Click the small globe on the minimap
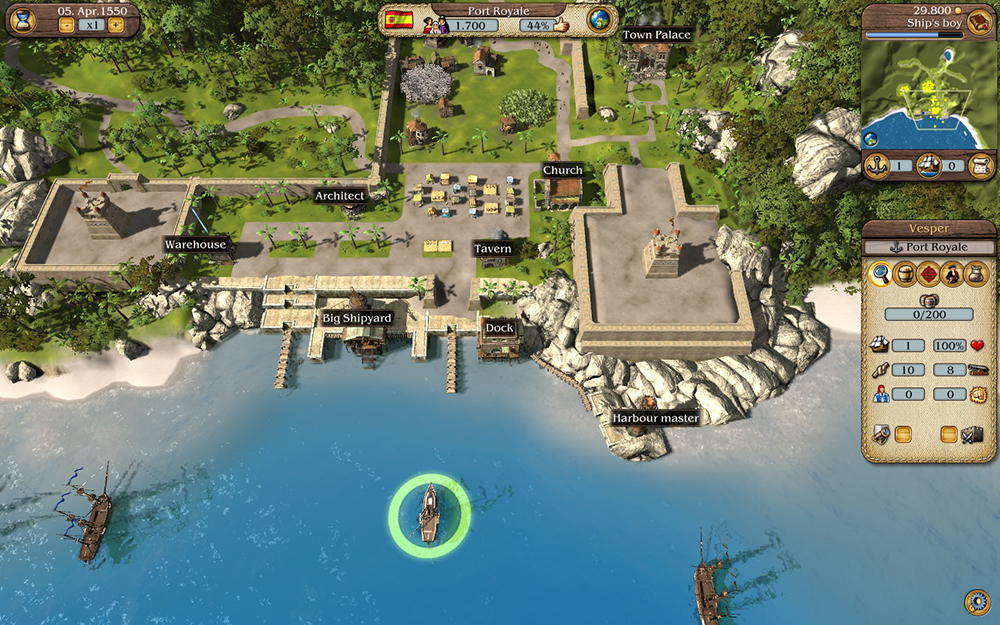 point(871,138)
